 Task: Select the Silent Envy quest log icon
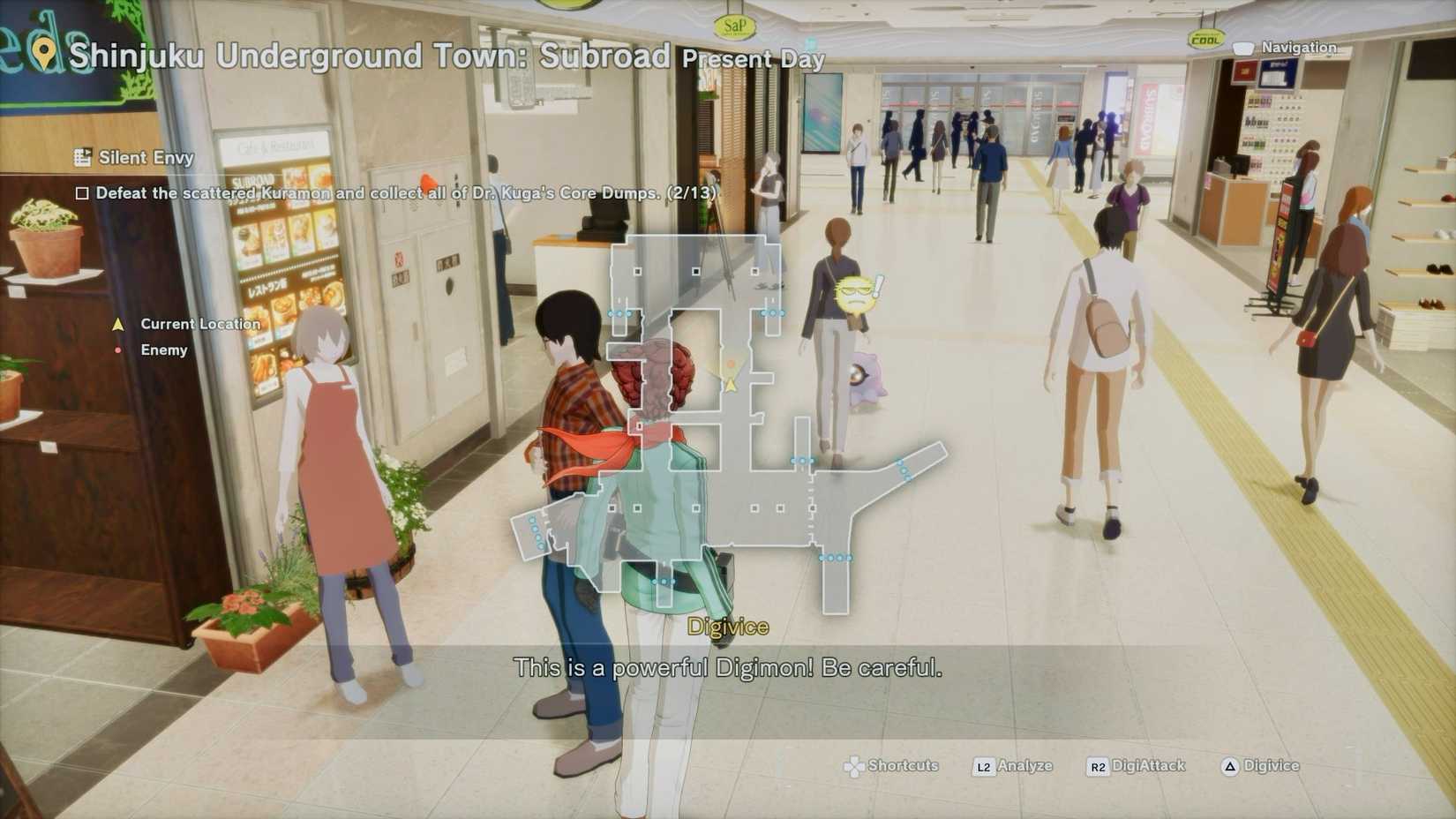click(85, 156)
